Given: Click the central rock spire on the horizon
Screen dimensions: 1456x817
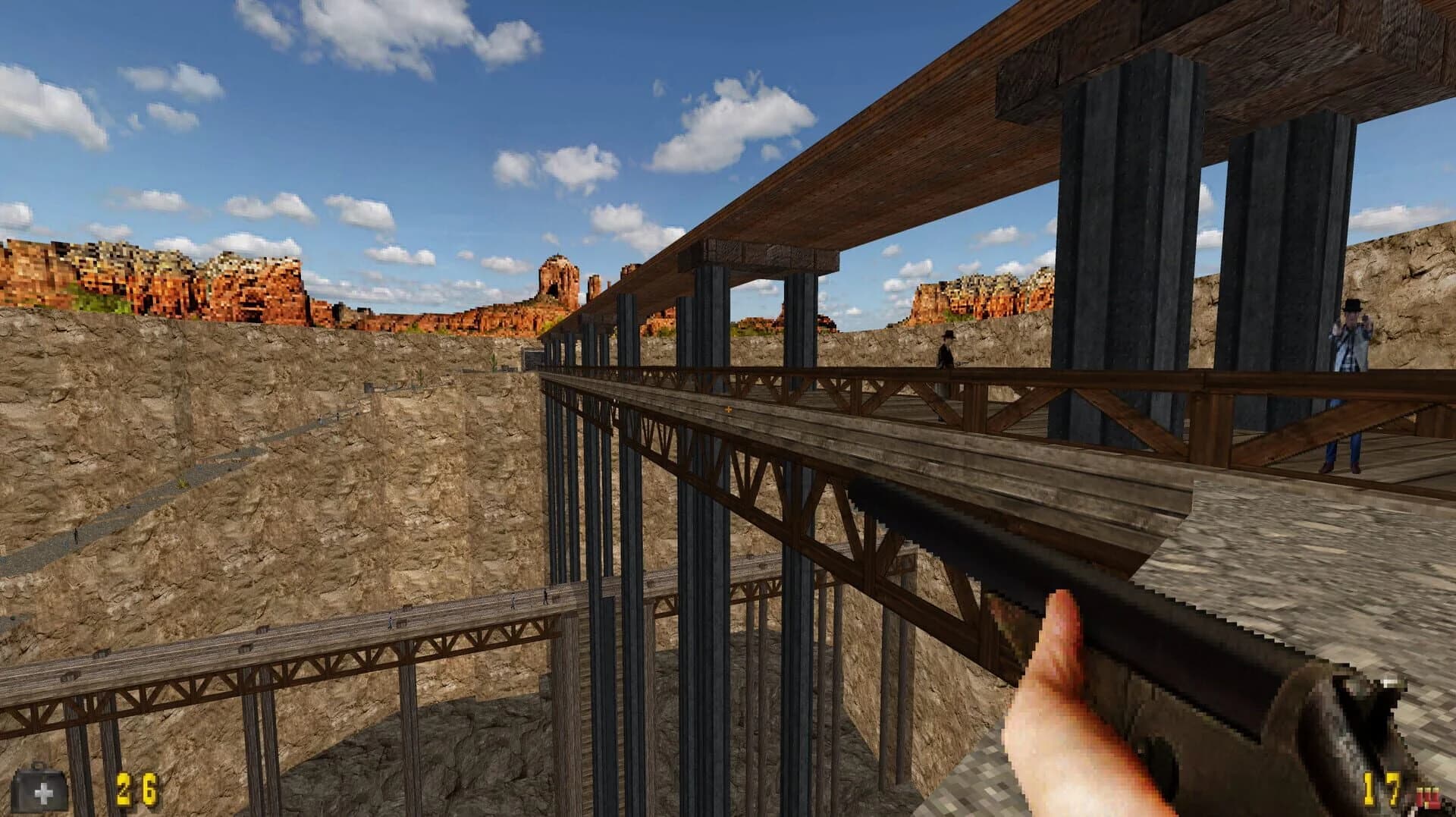Looking at the screenshot, I should pos(557,273).
